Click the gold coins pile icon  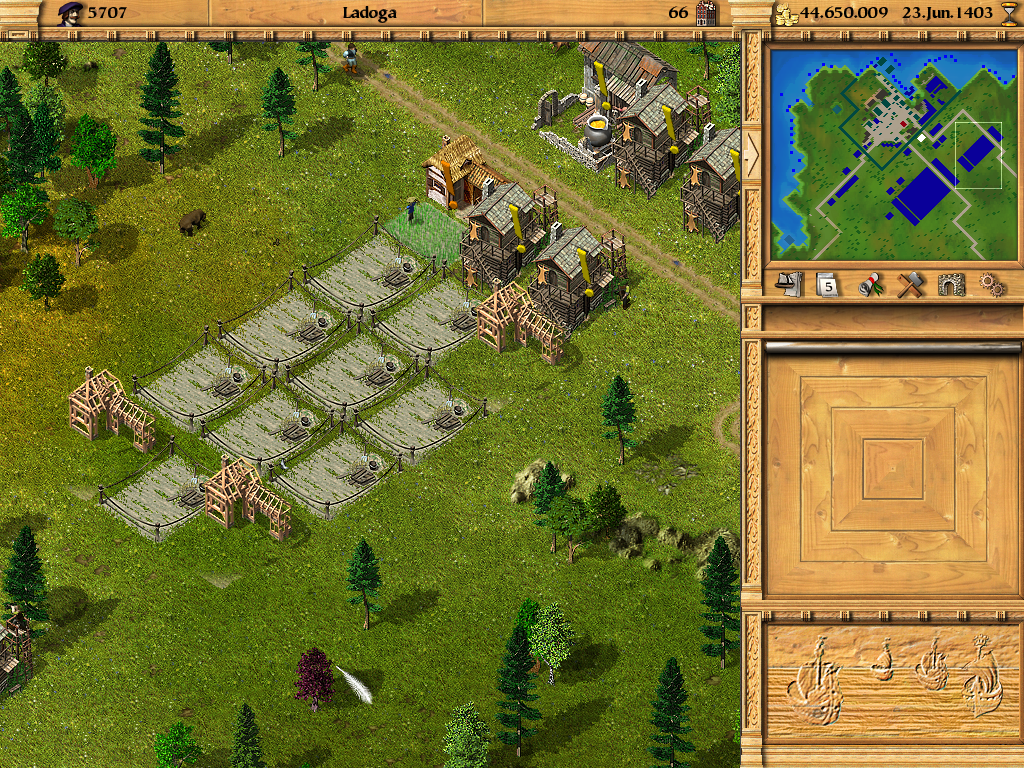click(787, 14)
